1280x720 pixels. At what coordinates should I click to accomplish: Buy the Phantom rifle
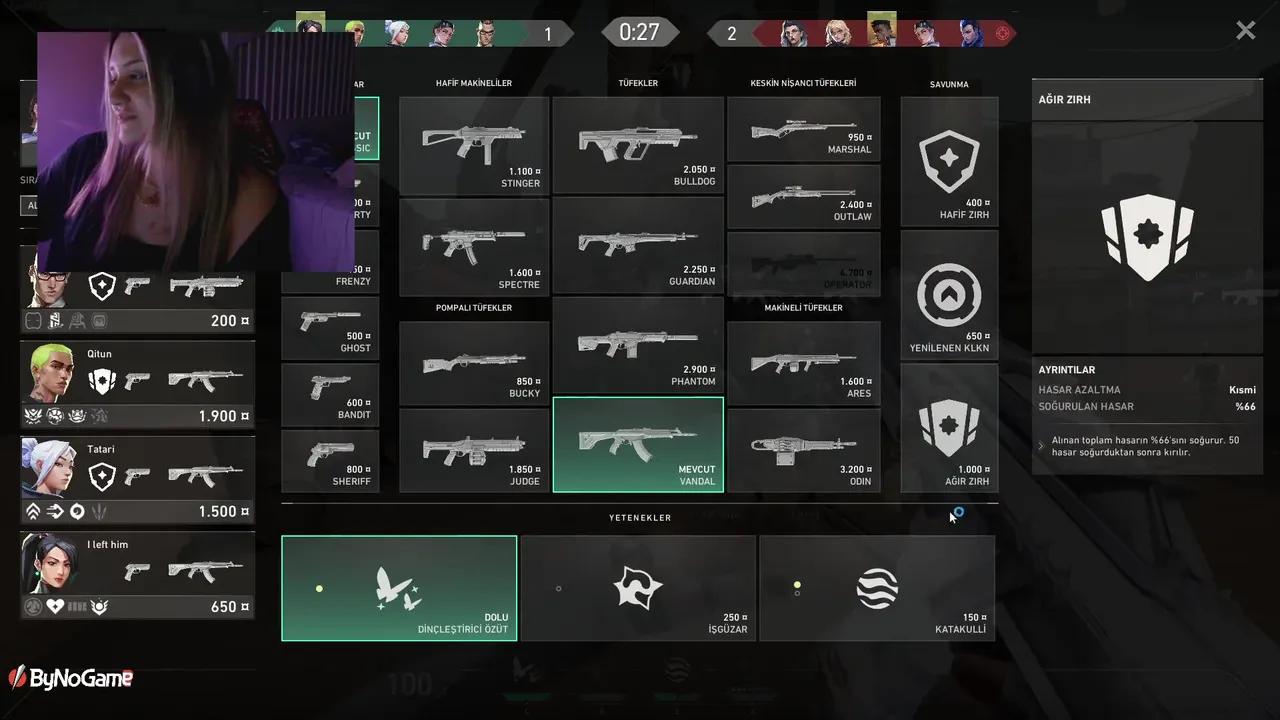638,345
